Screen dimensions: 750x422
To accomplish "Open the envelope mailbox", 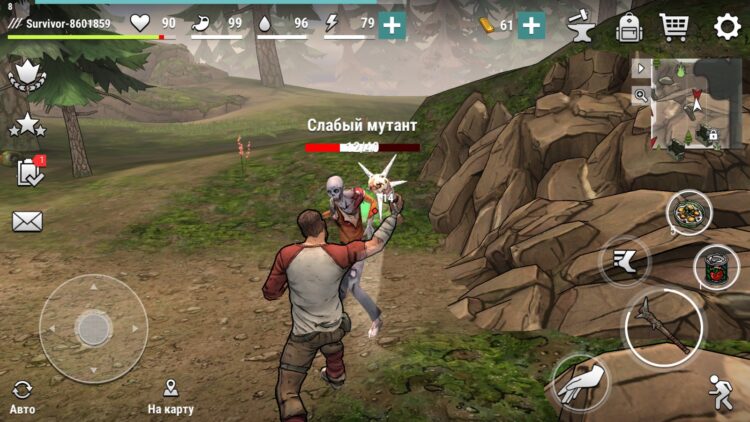I will pos(27,221).
